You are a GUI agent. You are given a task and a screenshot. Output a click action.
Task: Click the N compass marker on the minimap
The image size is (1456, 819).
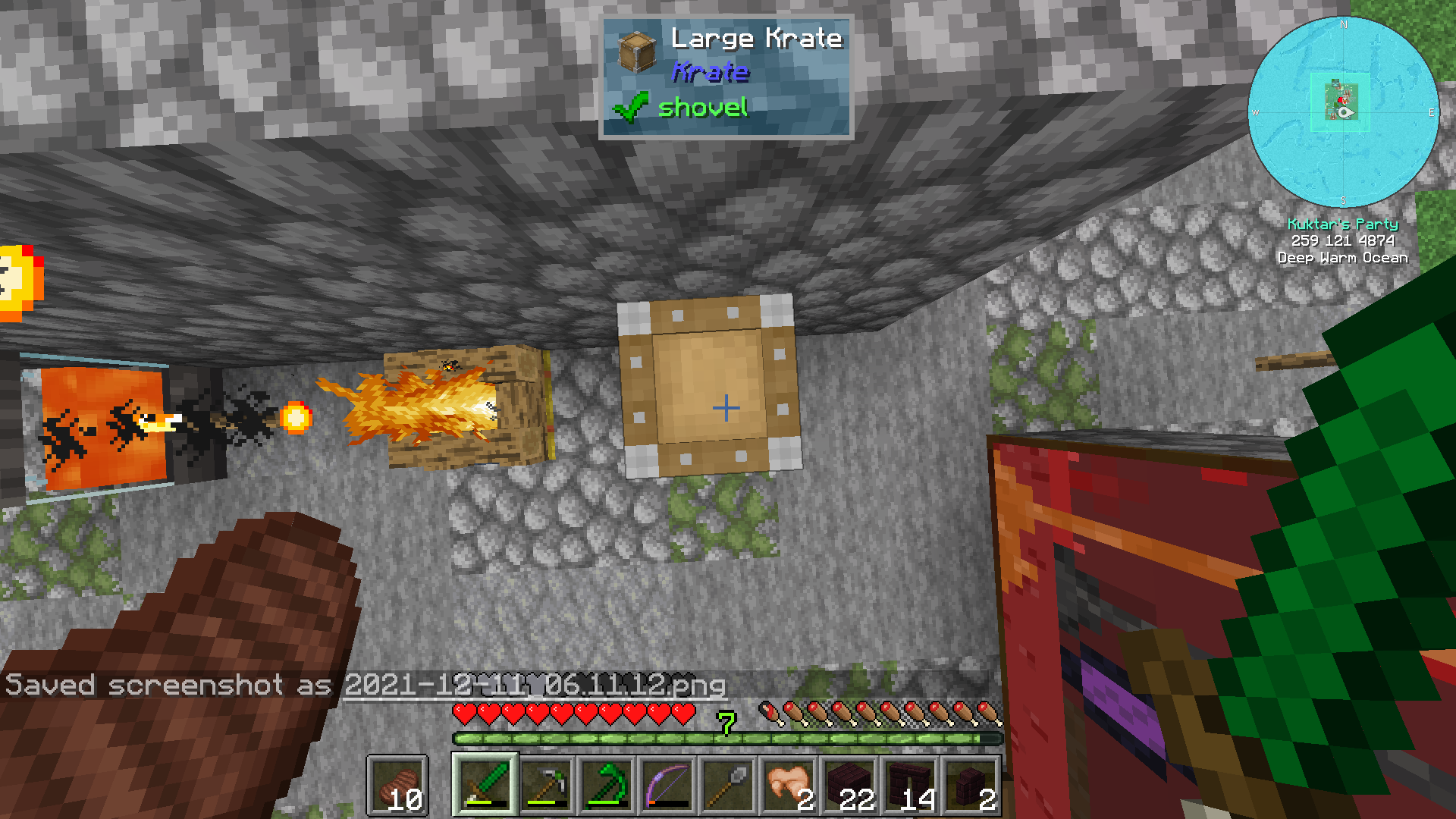[x=1343, y=25]
